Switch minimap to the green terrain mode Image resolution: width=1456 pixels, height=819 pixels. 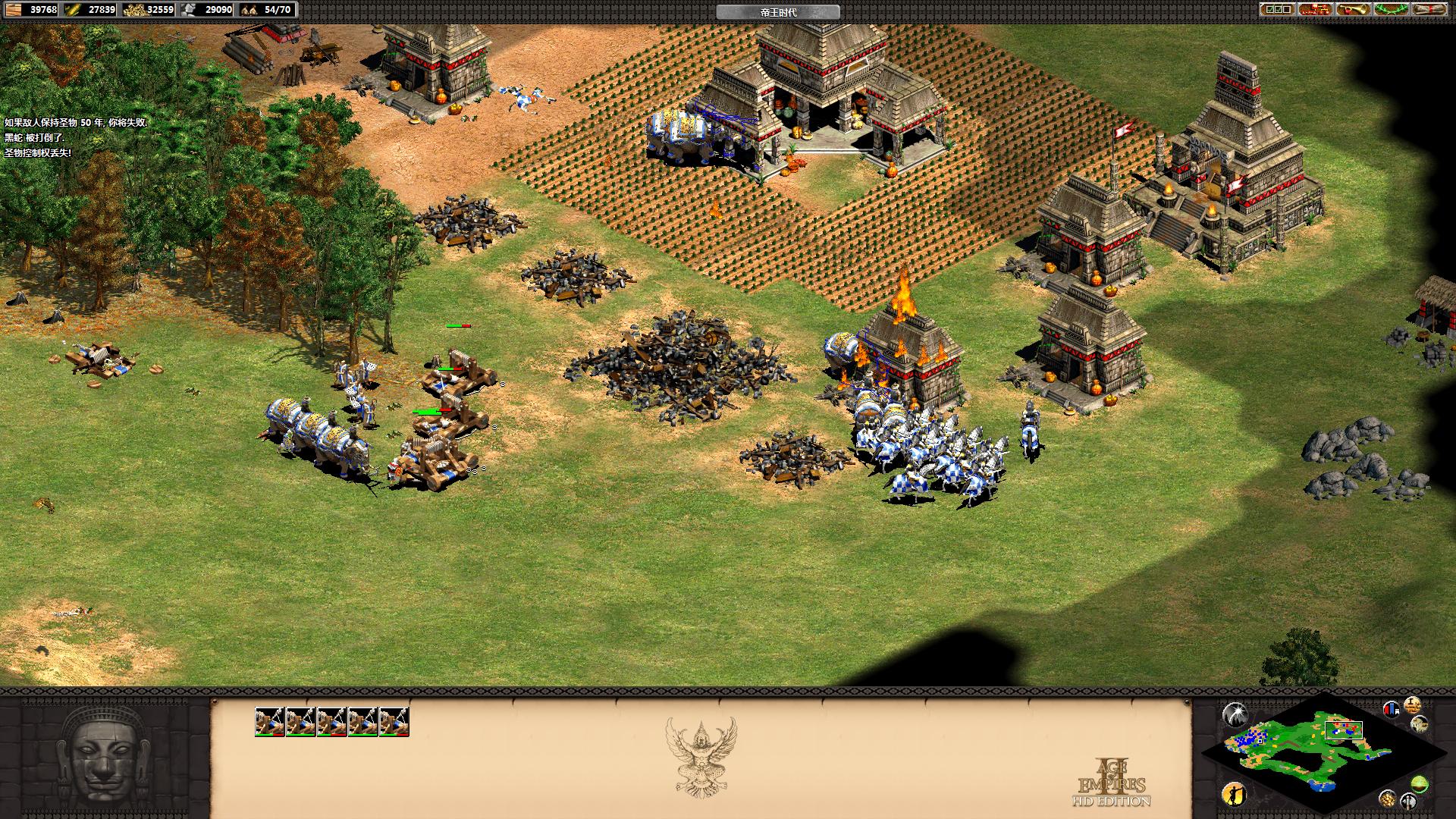coord(1420,784)
